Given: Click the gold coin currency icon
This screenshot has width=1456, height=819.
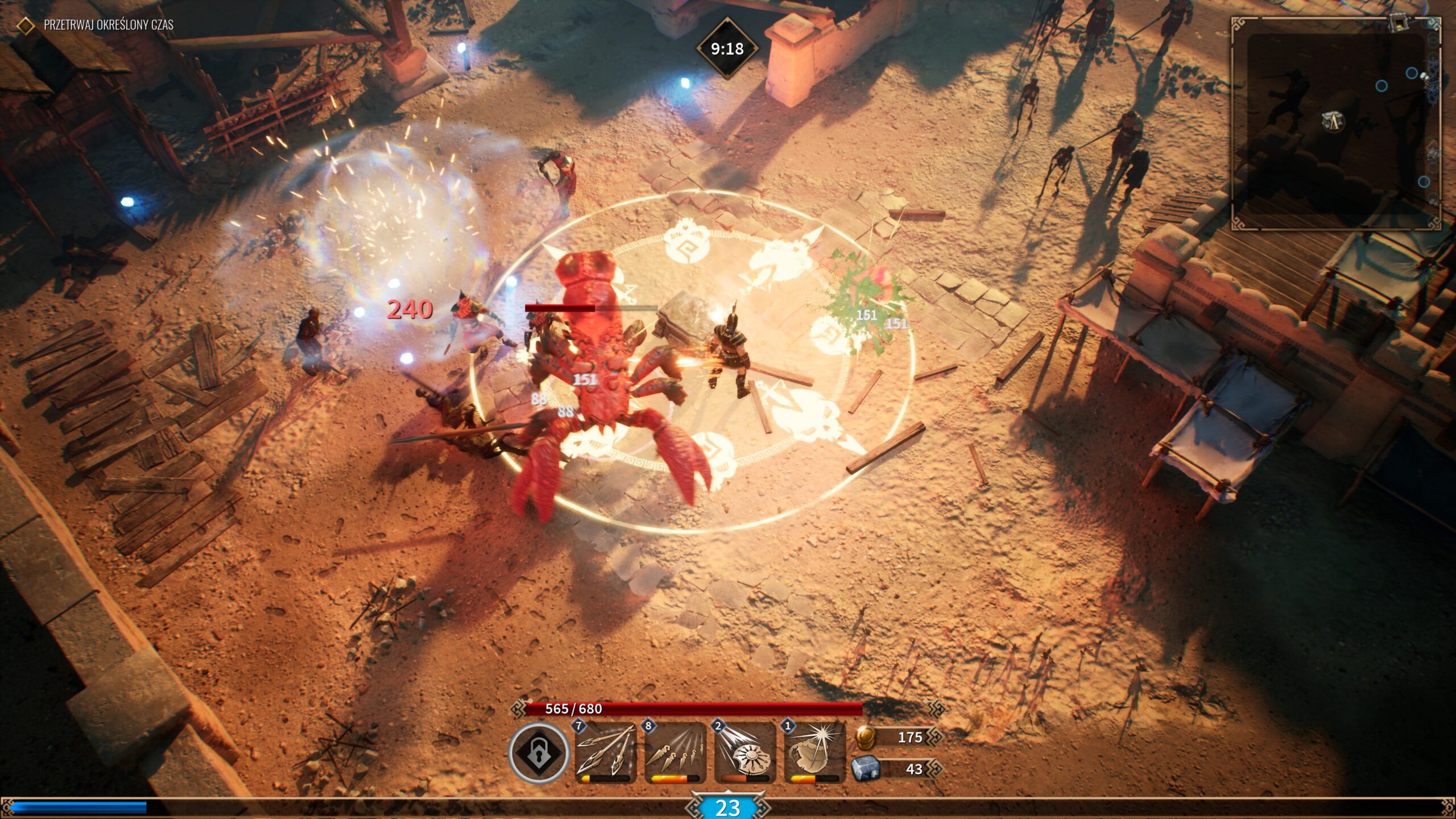Looking at the screenshot, I should [x=865, y=737].
